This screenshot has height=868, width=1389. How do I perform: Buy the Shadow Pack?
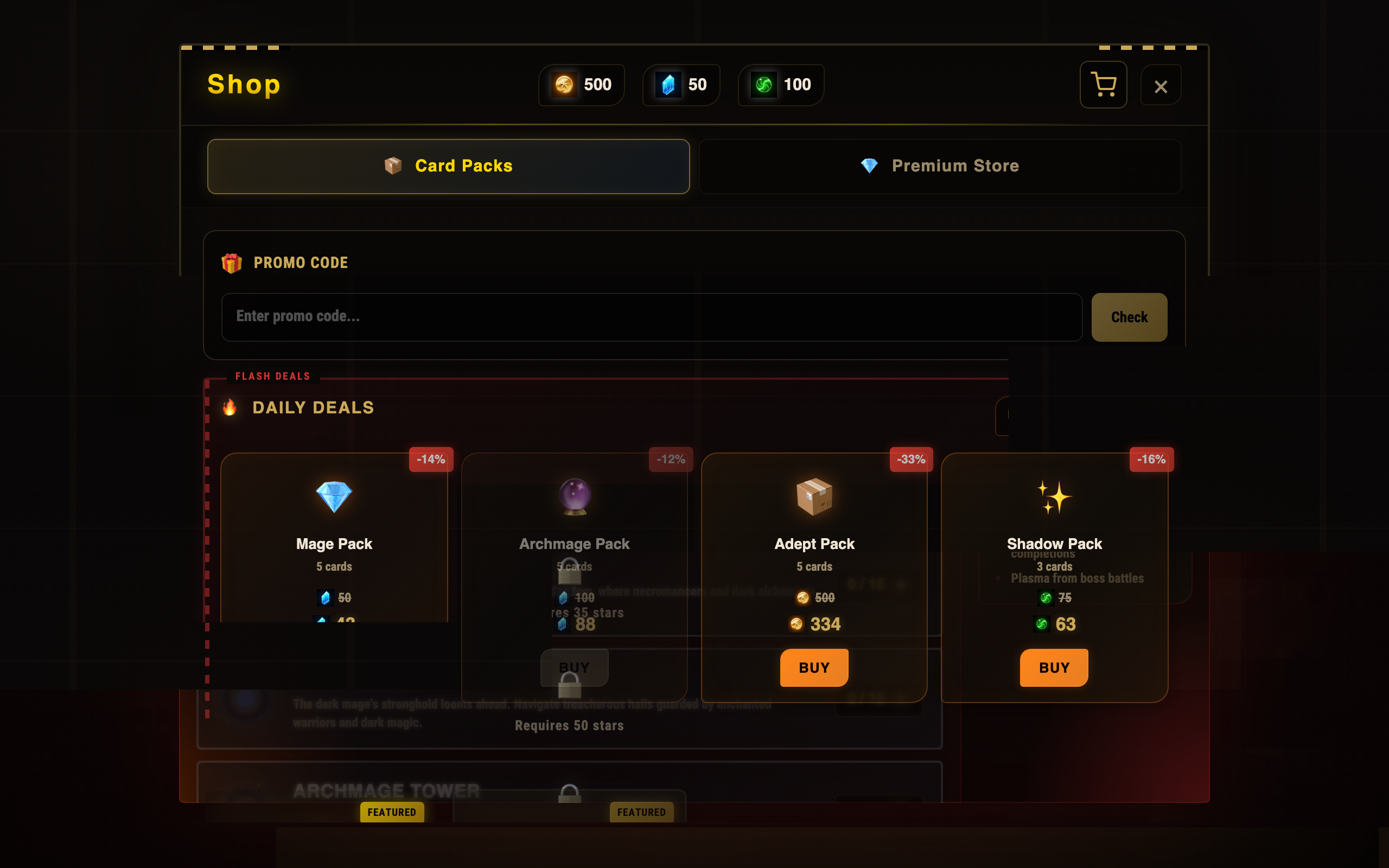click(x=1053, y=667)
